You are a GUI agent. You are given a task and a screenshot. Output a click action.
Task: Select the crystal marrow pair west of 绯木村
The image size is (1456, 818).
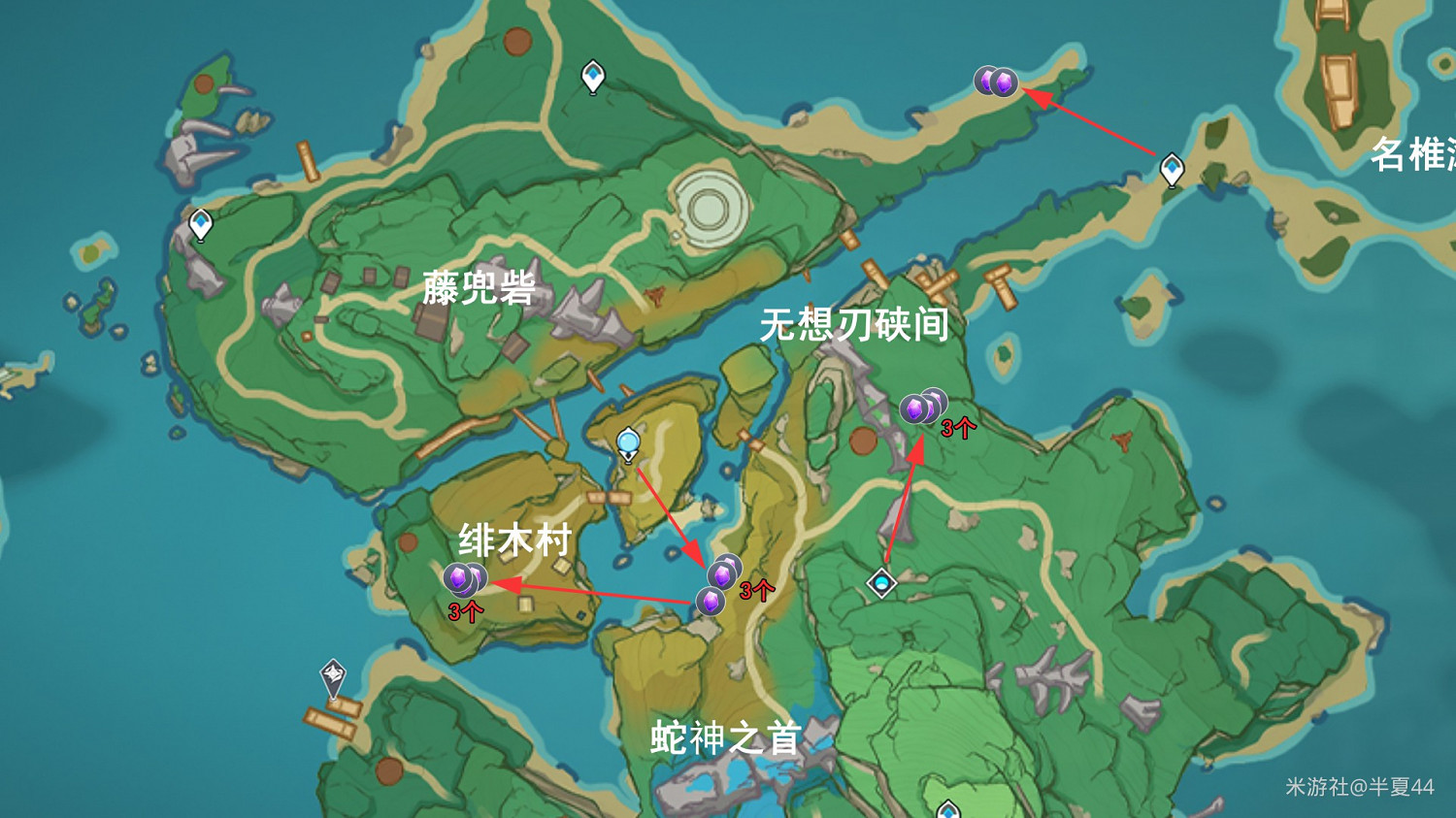point(466,579)
